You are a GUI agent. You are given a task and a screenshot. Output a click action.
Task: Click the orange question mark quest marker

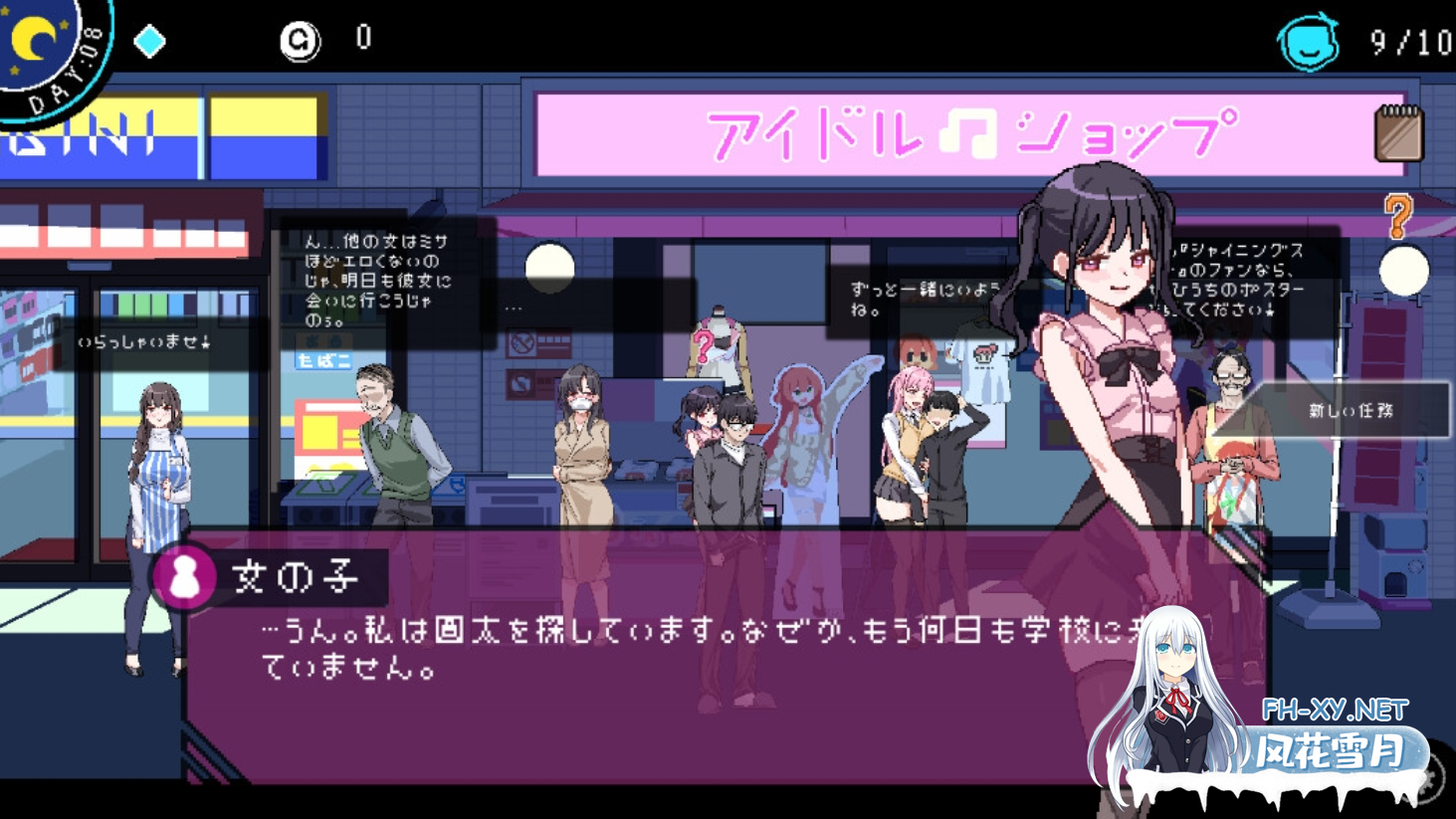pos(1399,217)
